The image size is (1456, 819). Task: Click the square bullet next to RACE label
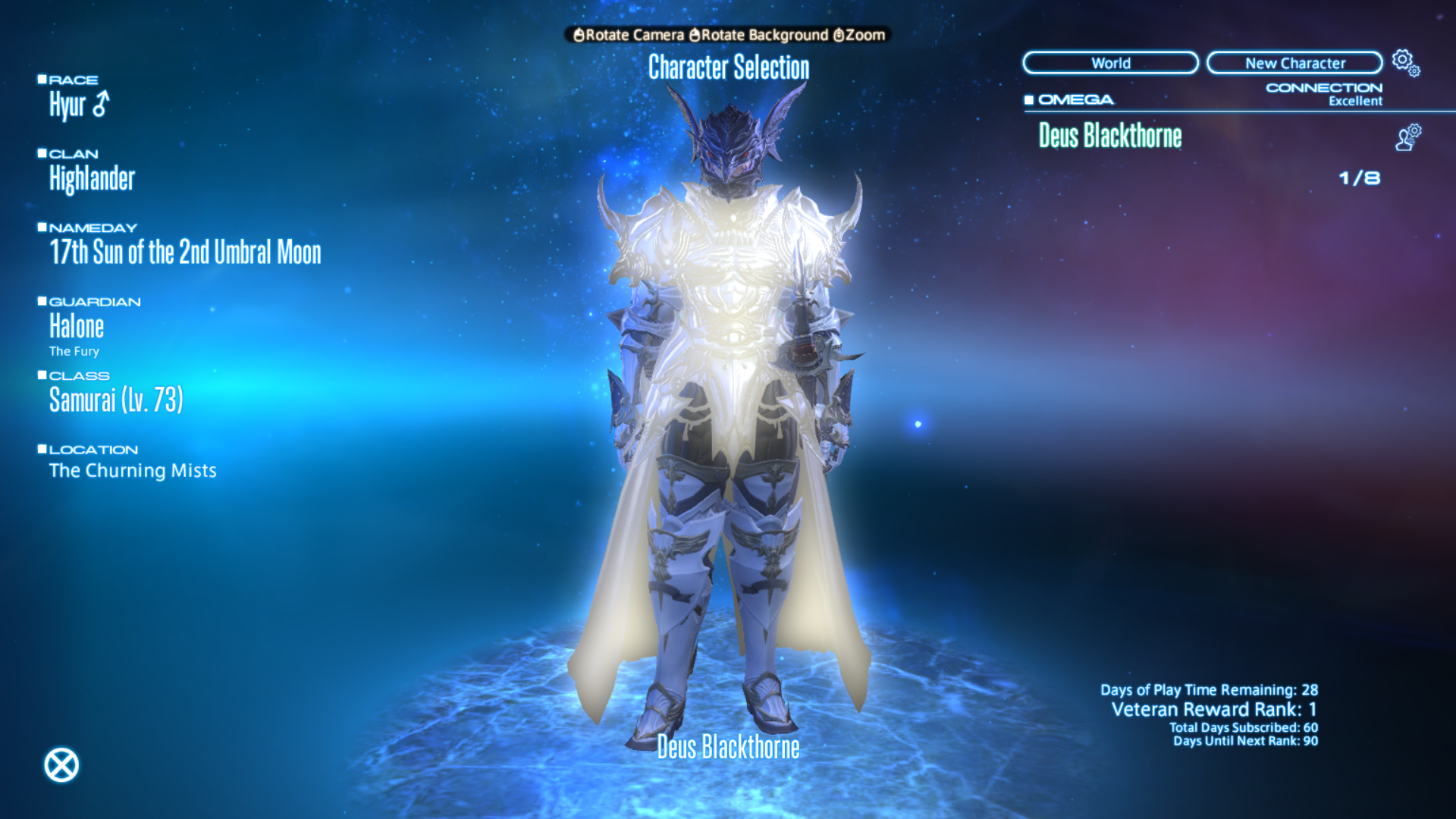[42, 77]
